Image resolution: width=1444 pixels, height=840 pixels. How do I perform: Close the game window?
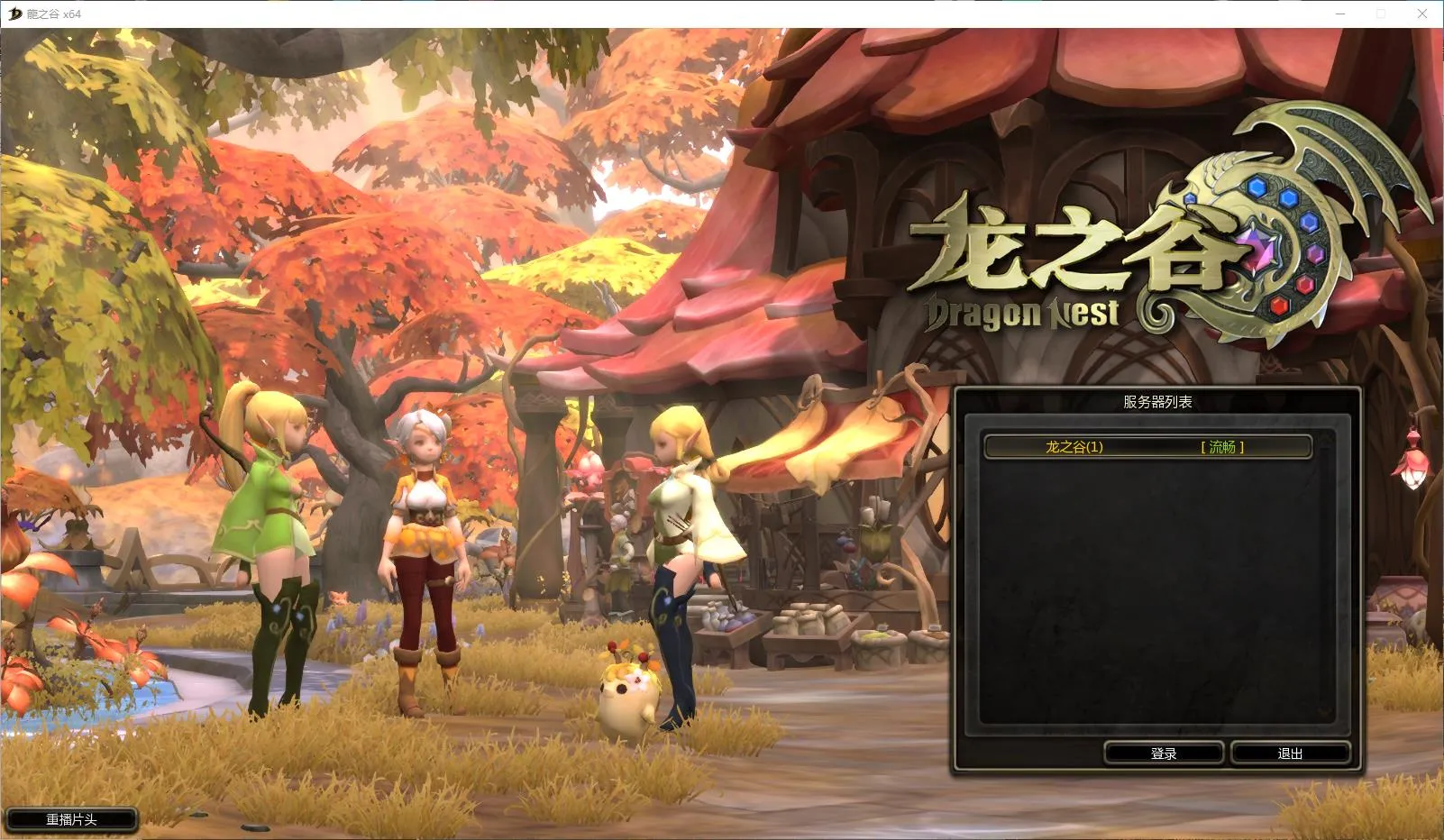coord(1422,14)
